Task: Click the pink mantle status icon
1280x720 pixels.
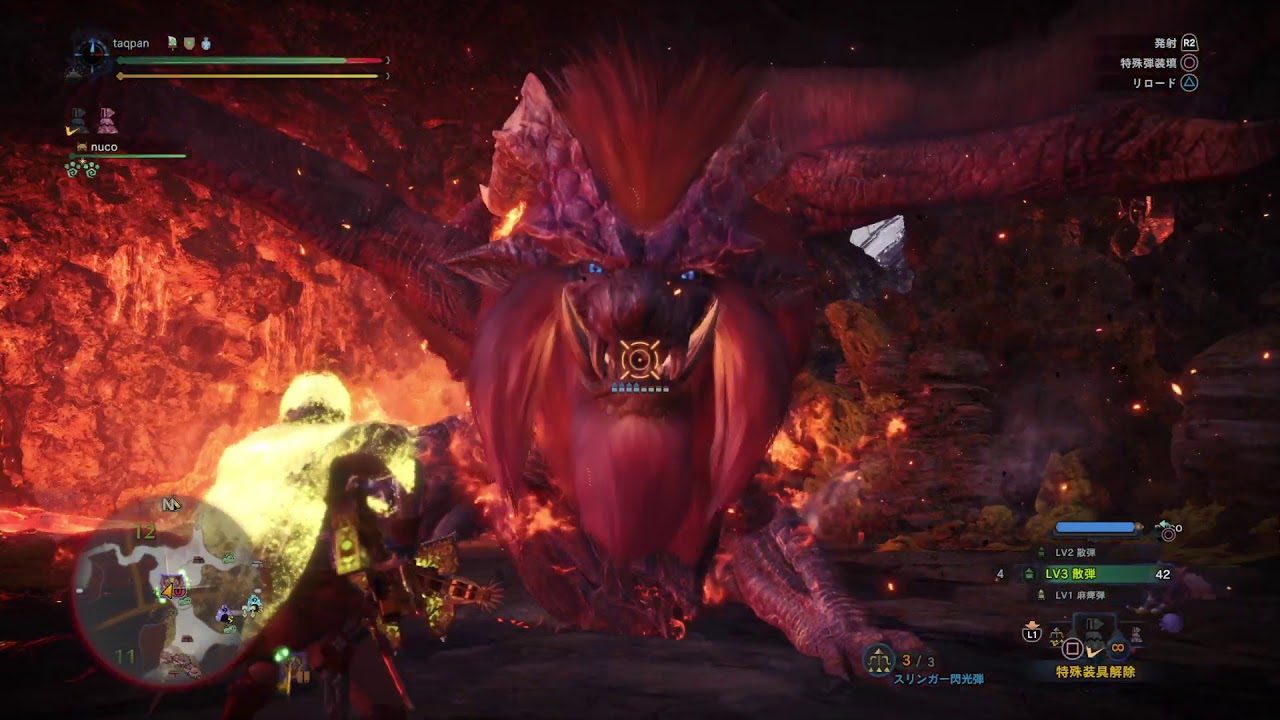Action: coord(107,121)
